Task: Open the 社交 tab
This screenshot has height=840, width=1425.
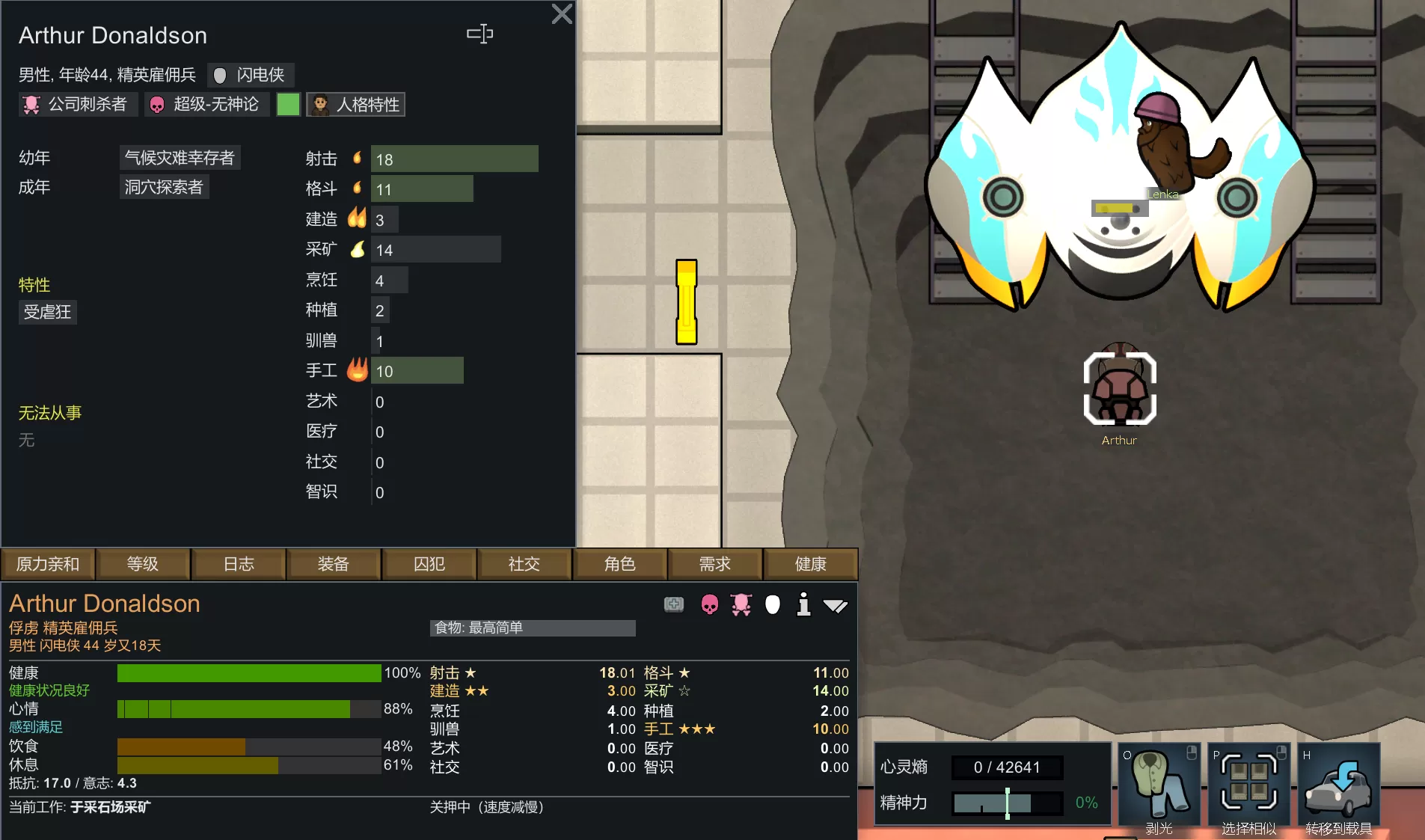Action: (524, 564)
